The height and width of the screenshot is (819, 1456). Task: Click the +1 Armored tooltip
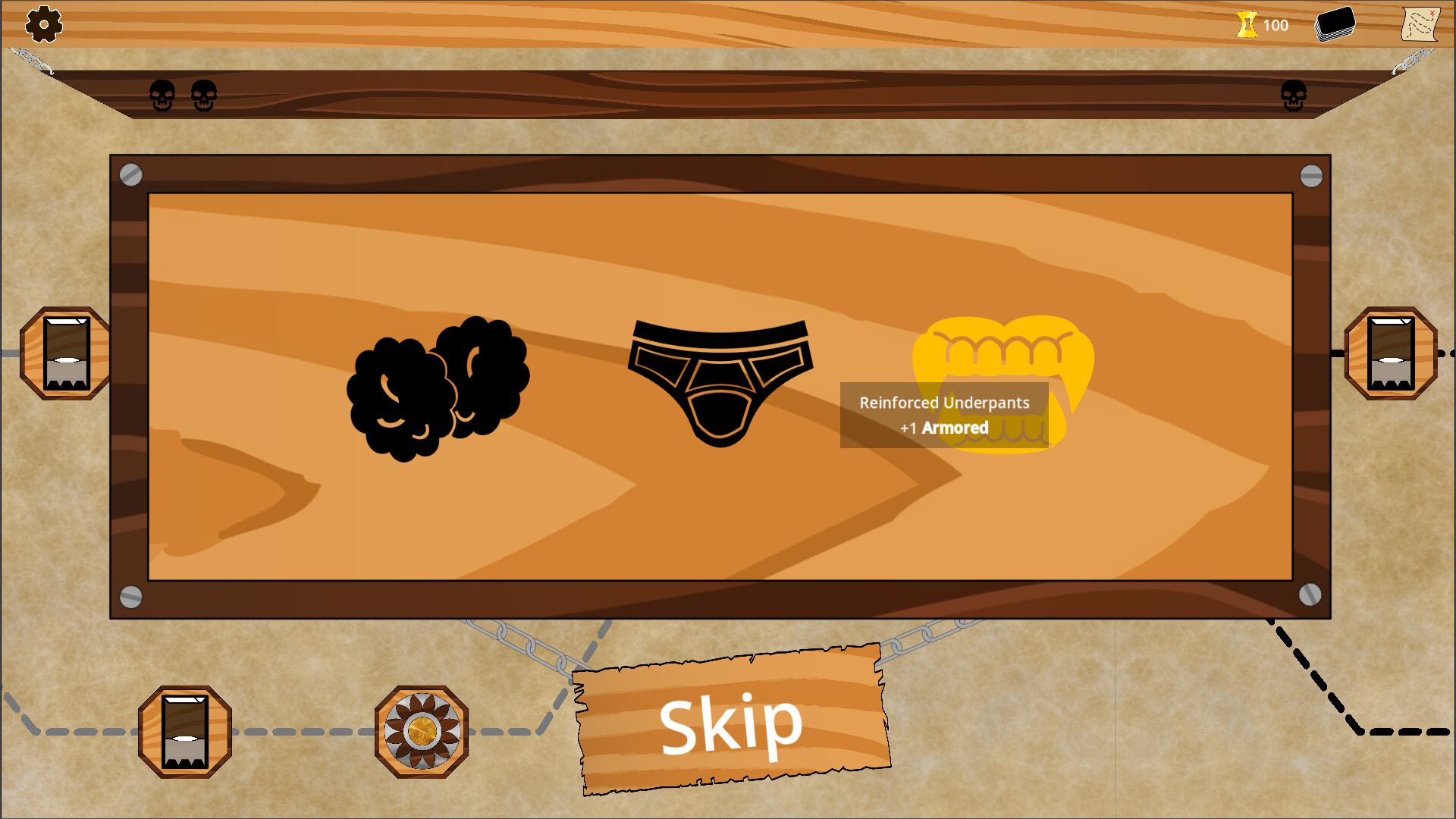(945, 416)
